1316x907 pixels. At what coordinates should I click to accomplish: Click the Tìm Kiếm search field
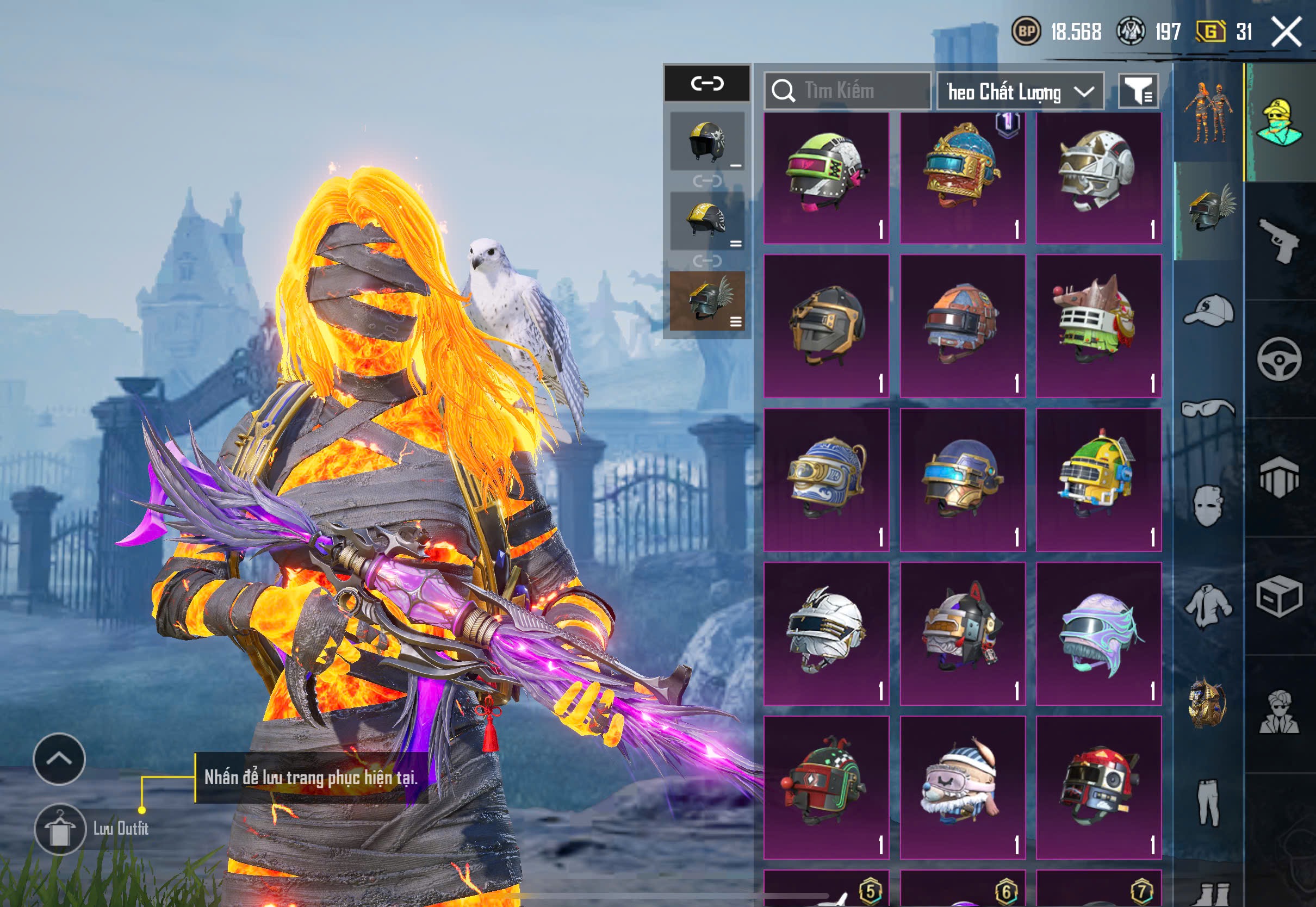(848, 91)
